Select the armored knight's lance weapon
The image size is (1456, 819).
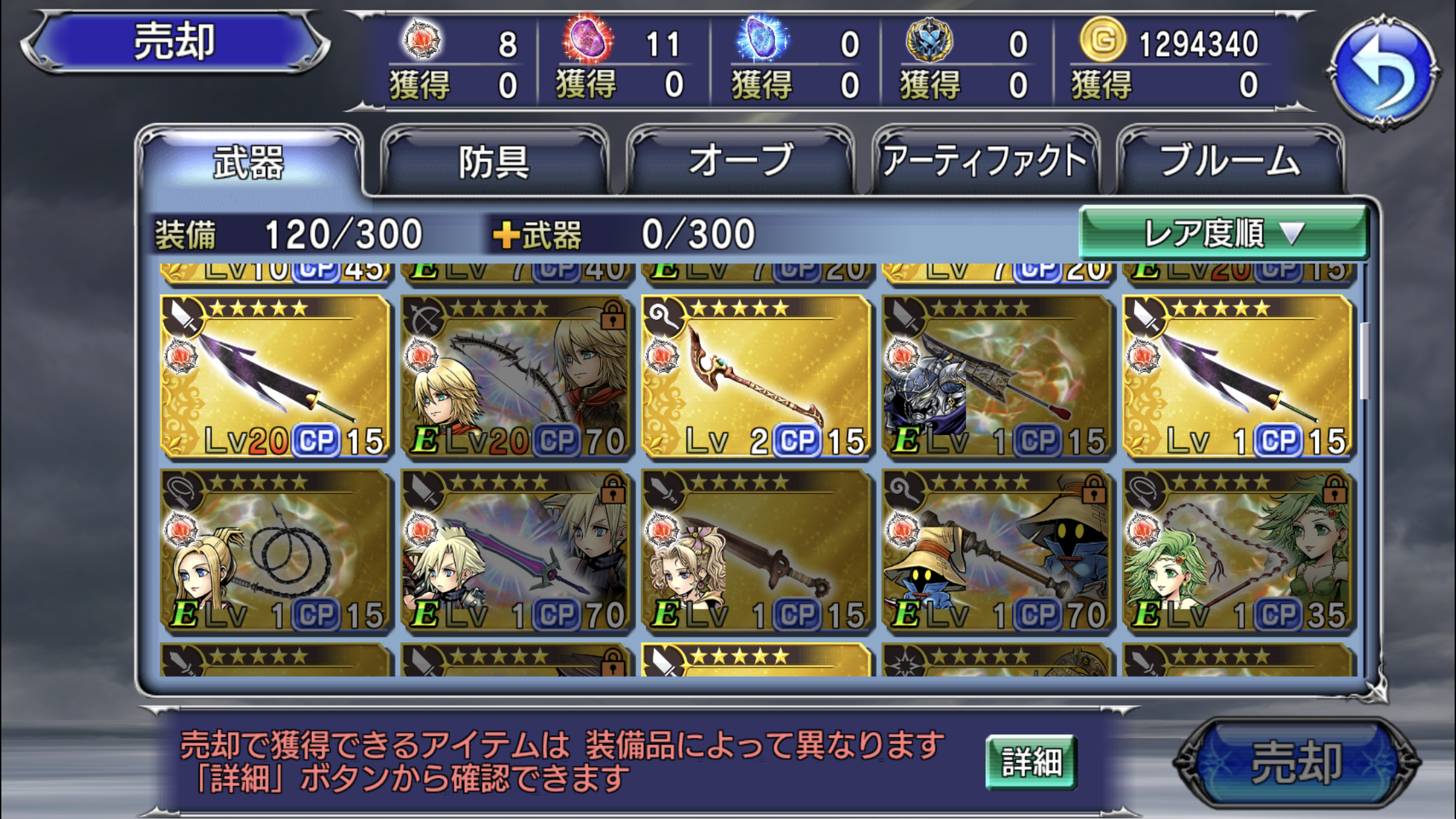pos(998,376)
